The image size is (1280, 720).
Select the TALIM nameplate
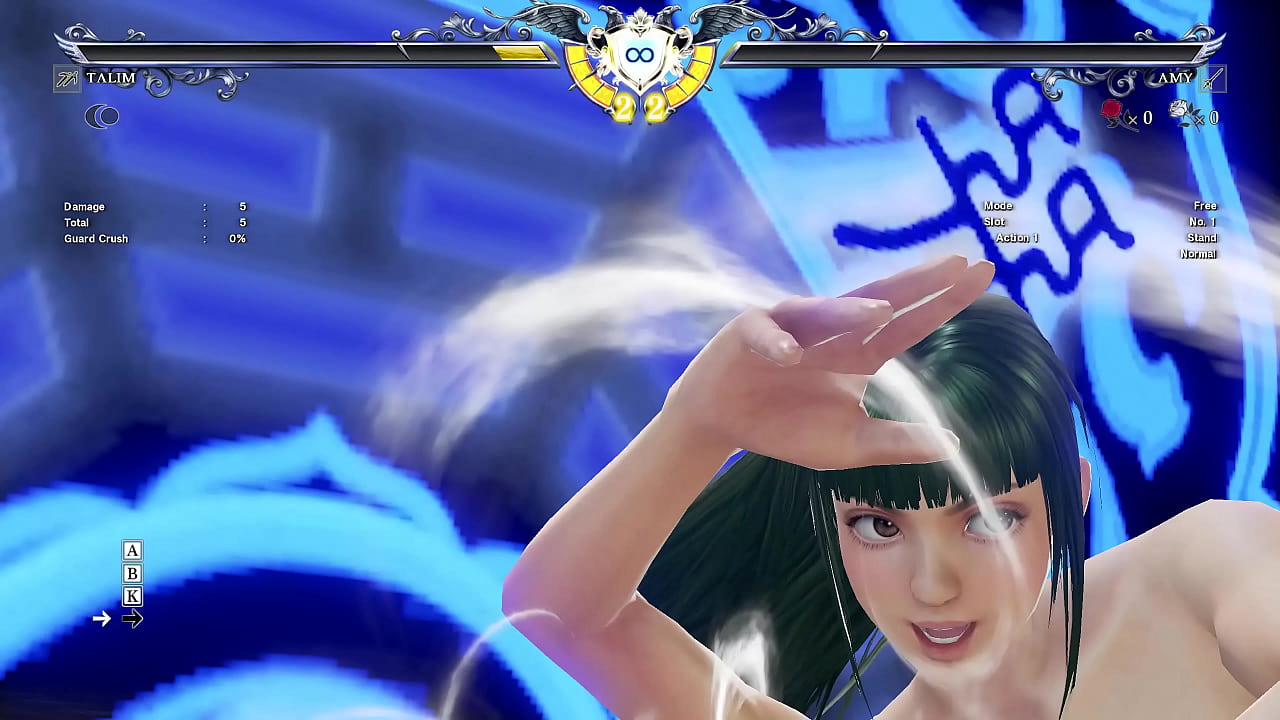pyautogui.click(x=113, y=78)
